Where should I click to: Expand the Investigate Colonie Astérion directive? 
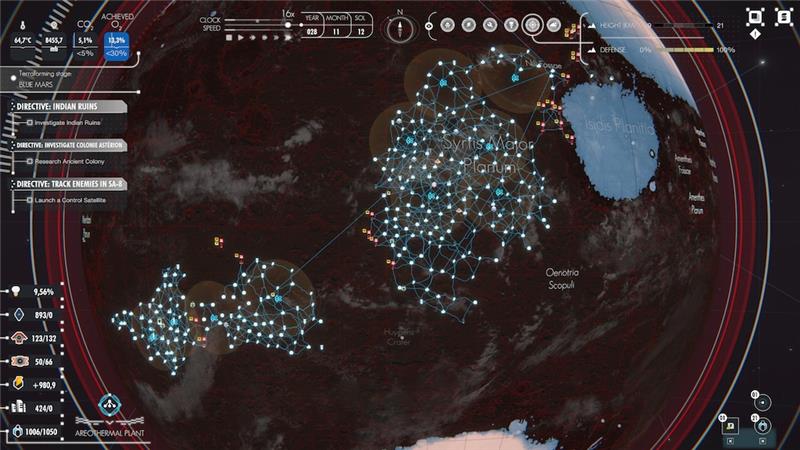pyautogui.click(x=68, y=145)
